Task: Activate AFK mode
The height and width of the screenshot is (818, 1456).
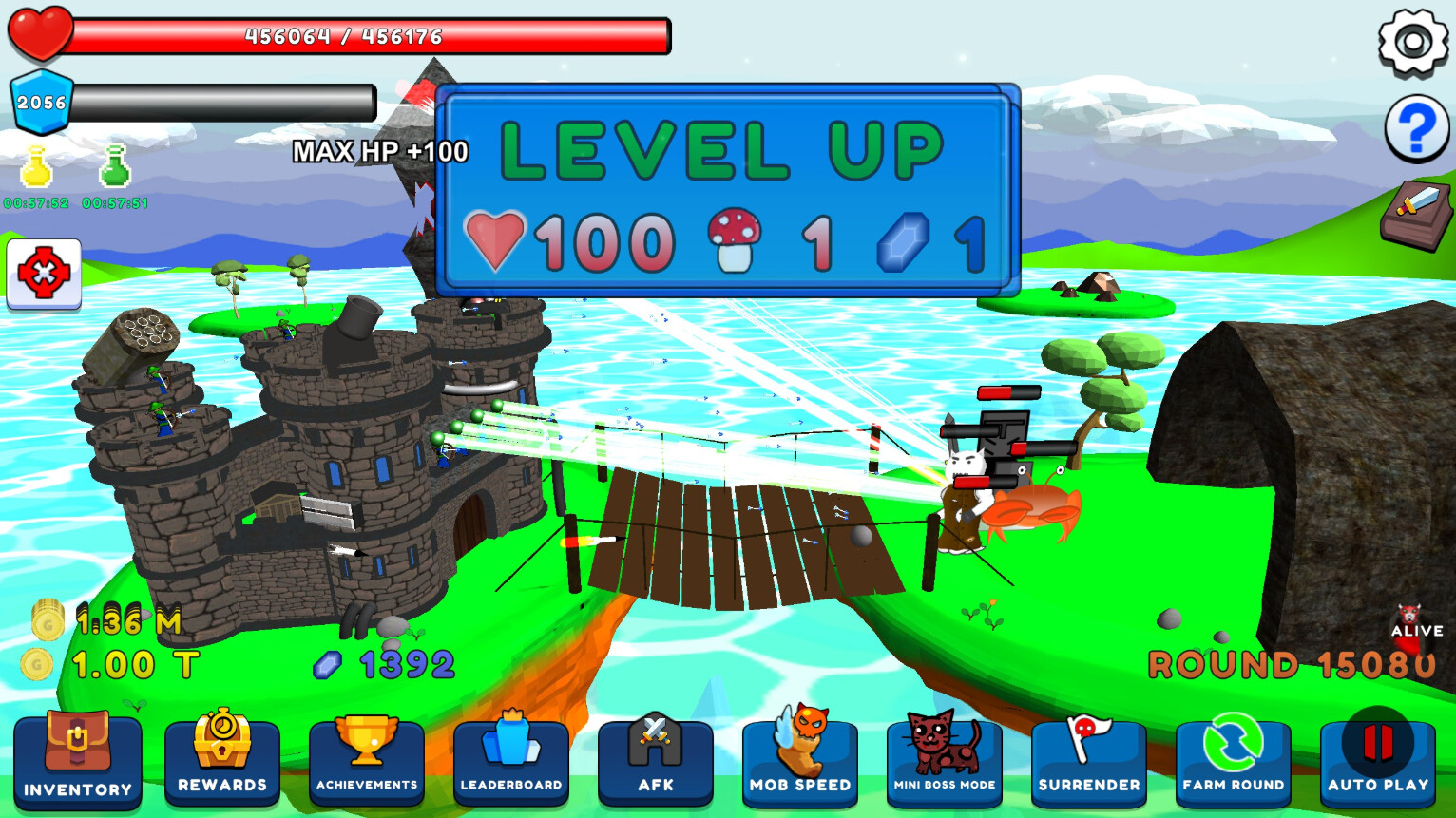Action: 656,760
